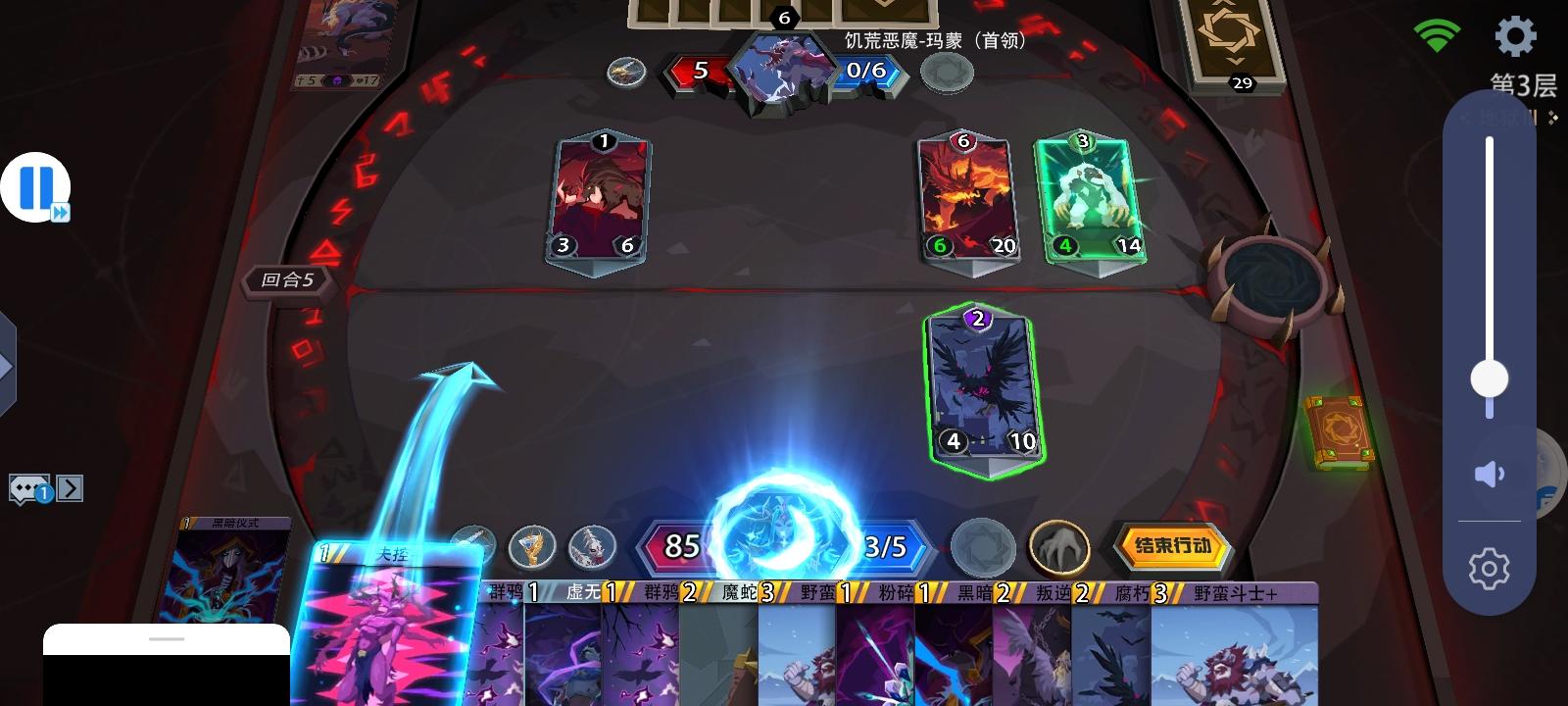Viewport: 1568px width, 706px height.
Task: Open the small chevron beside the chat bubble
Action: (69, 488)
